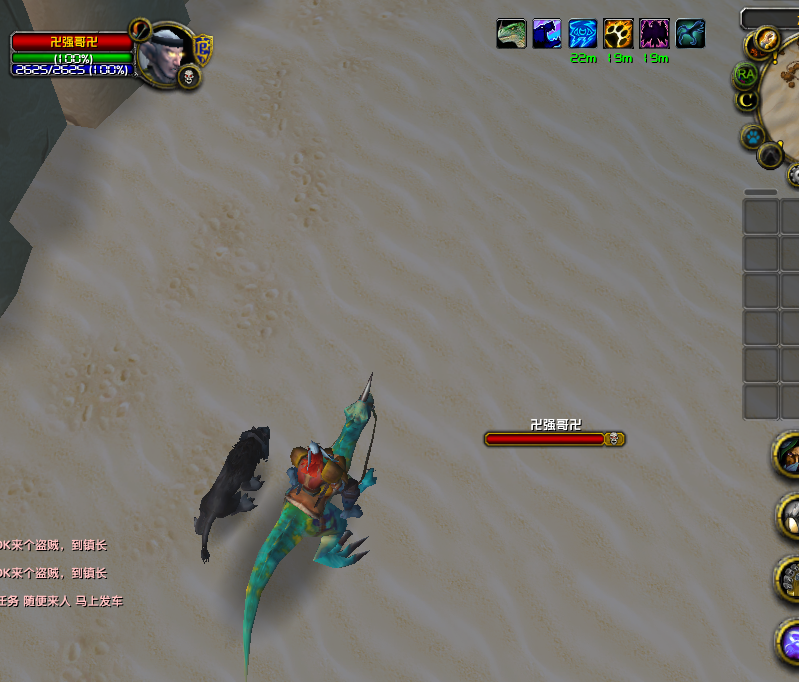Click the golden hand icon above minimap
Screen dimensions: 799x682
(767, 39)
